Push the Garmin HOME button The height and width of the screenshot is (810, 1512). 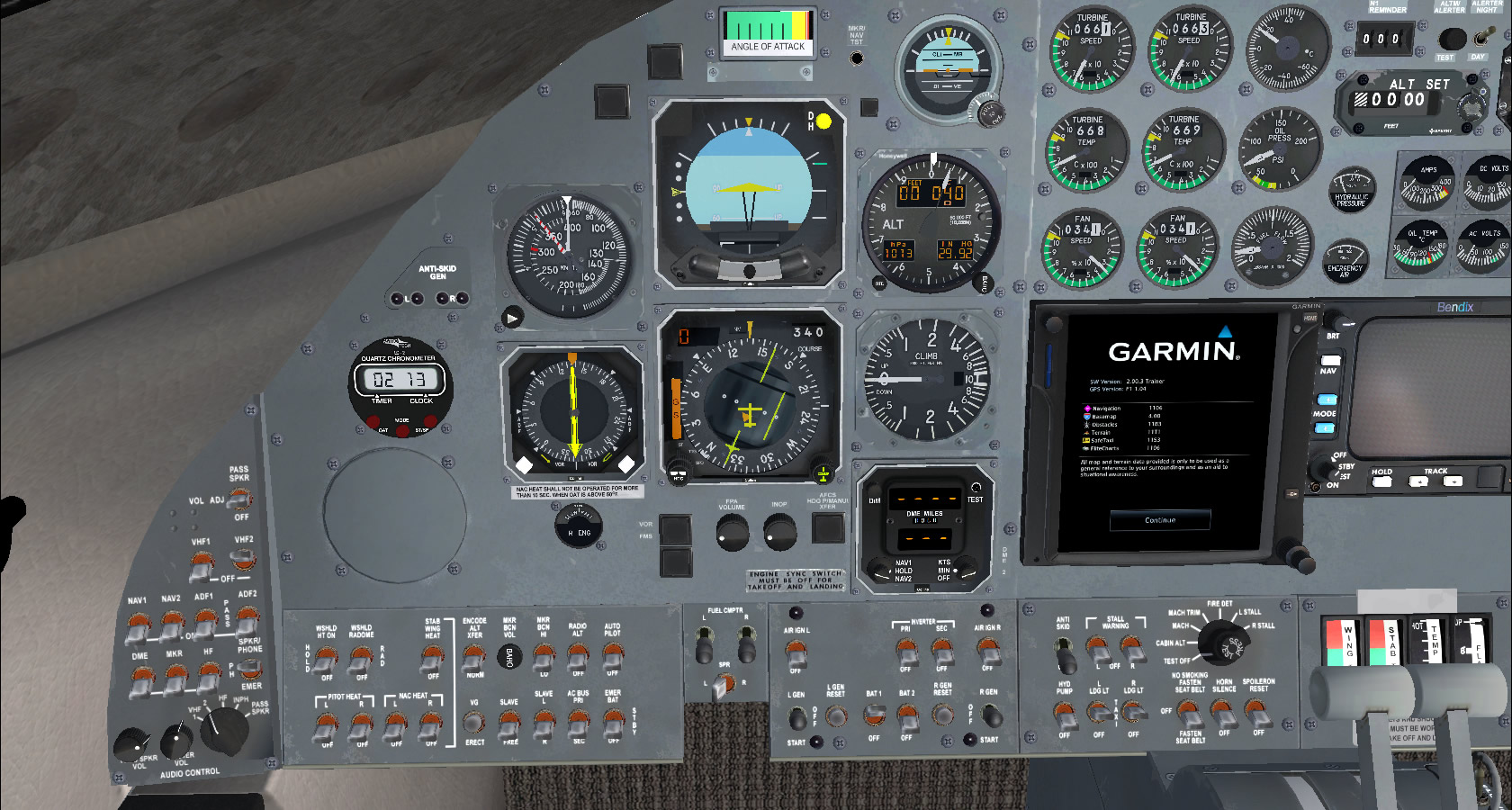pyautogui.click(x=1309, y=318)
